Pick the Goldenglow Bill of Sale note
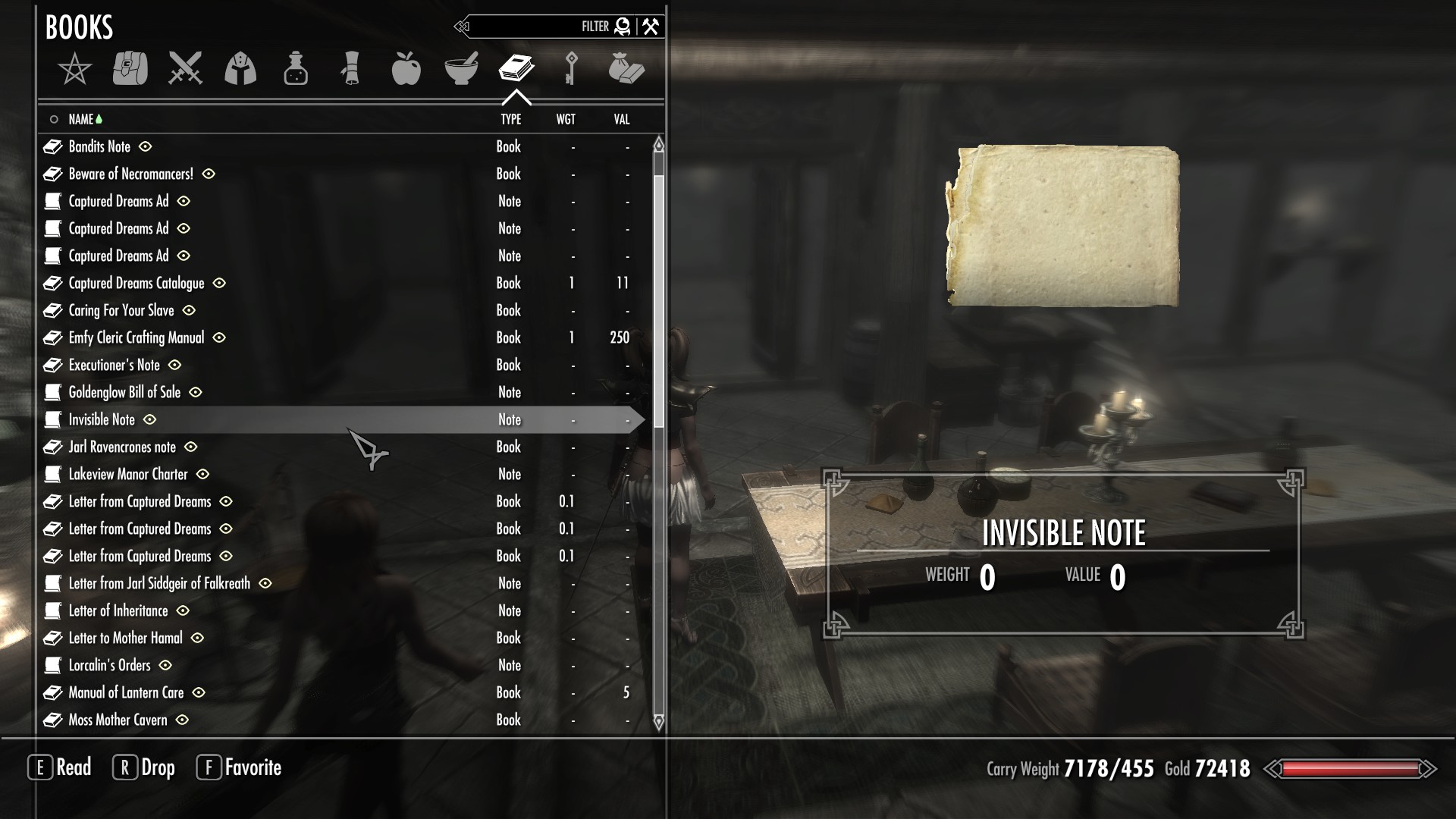 pyautogui.click(x=124, y=393)
